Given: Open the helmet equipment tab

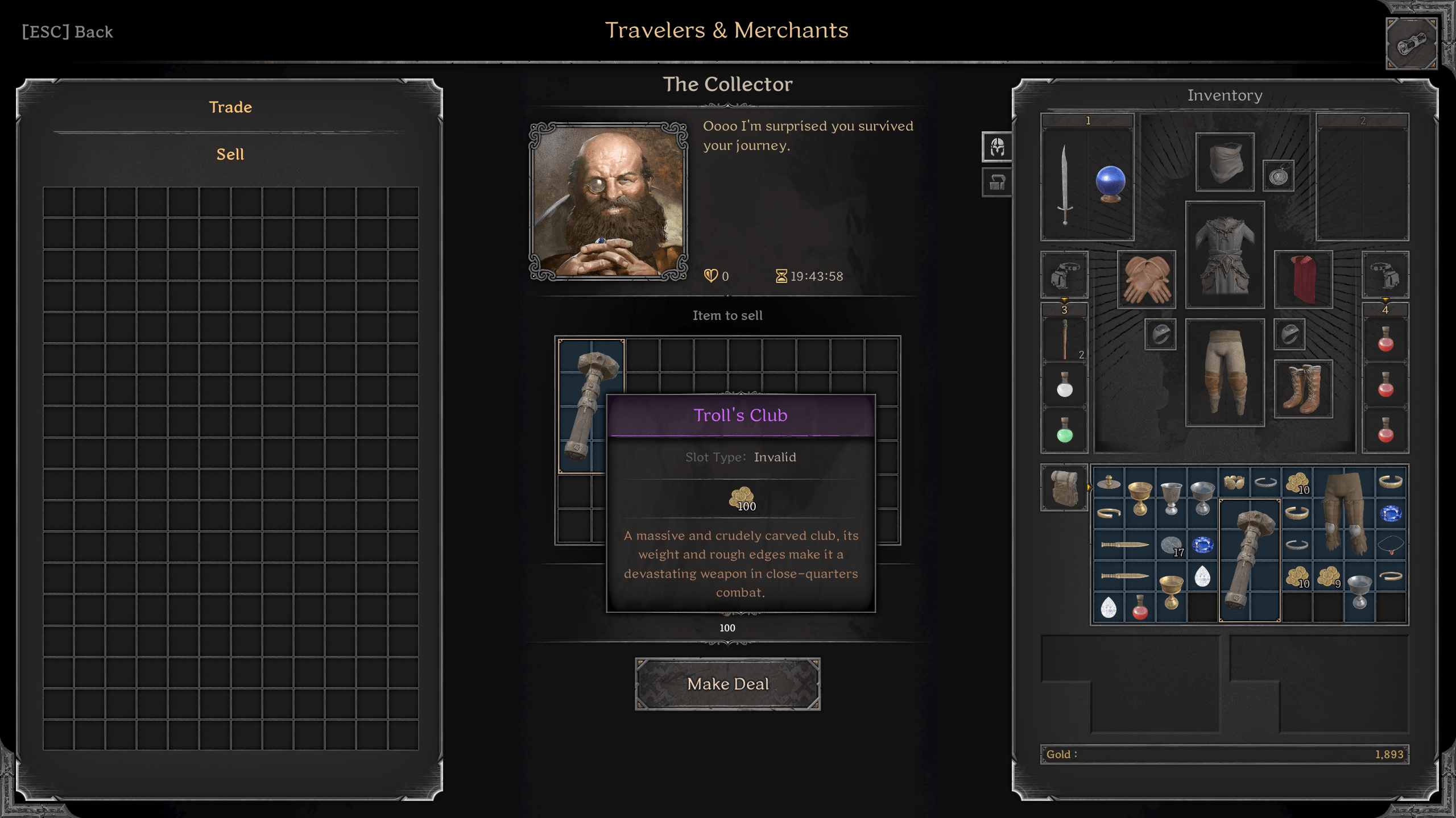Looking at the screenshot, I should 997,147.
